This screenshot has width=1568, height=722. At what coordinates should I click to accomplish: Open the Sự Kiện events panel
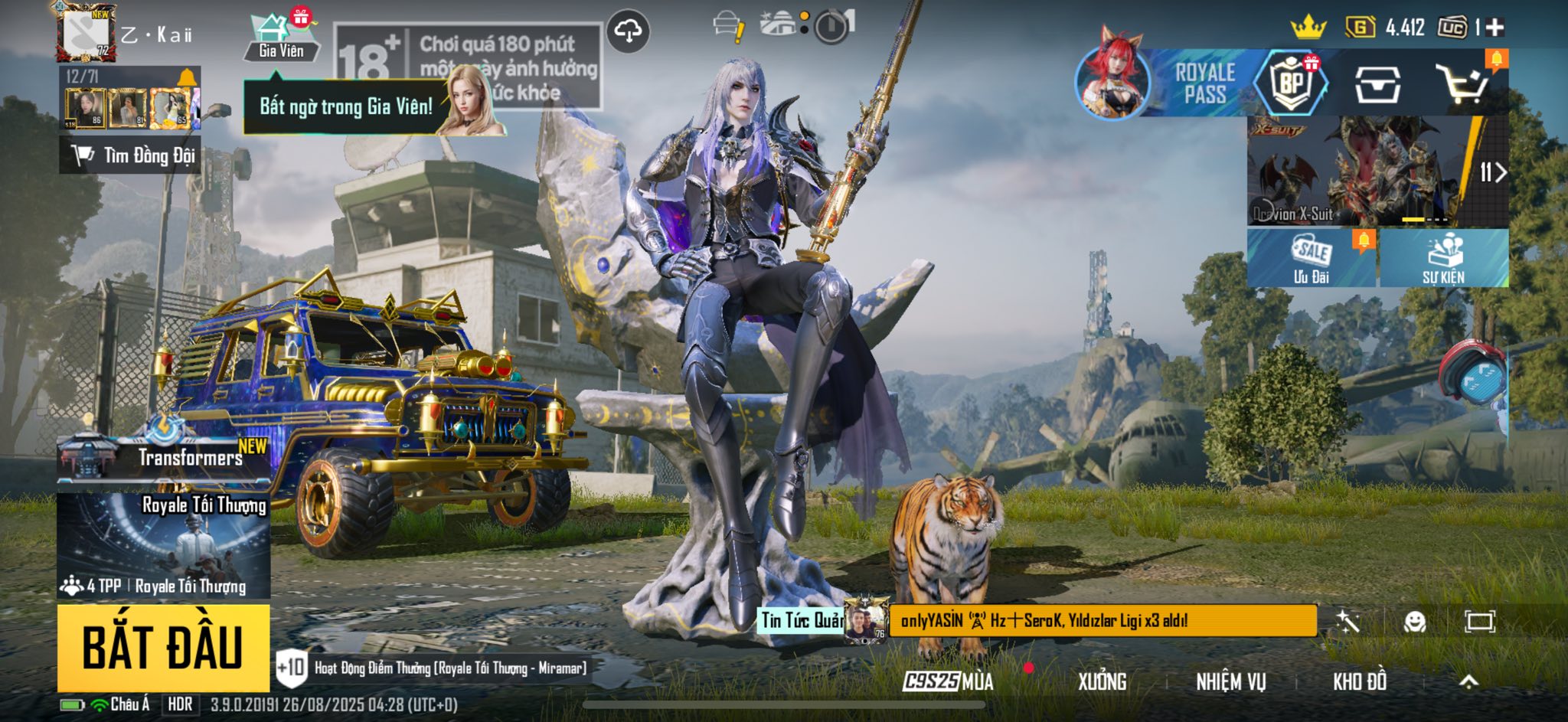click(1443, 258)
